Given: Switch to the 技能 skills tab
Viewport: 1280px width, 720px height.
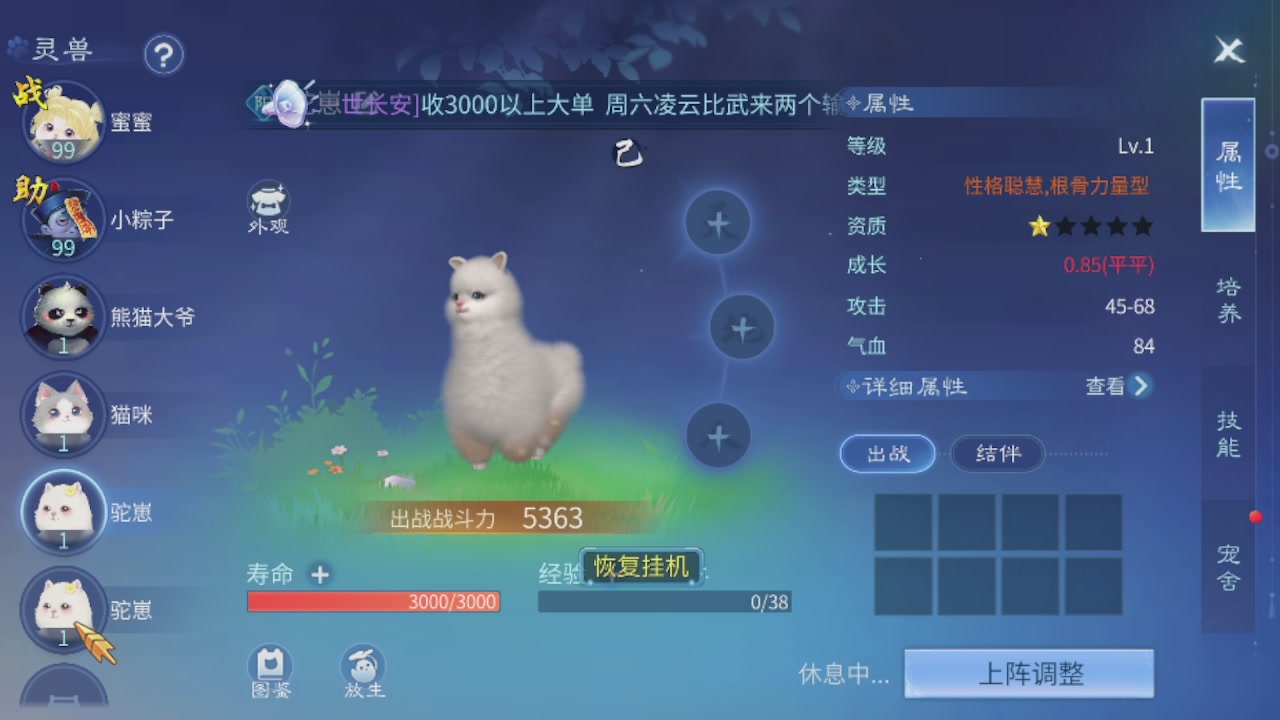Looking at the screenshot, I should tap(1227, 434).
